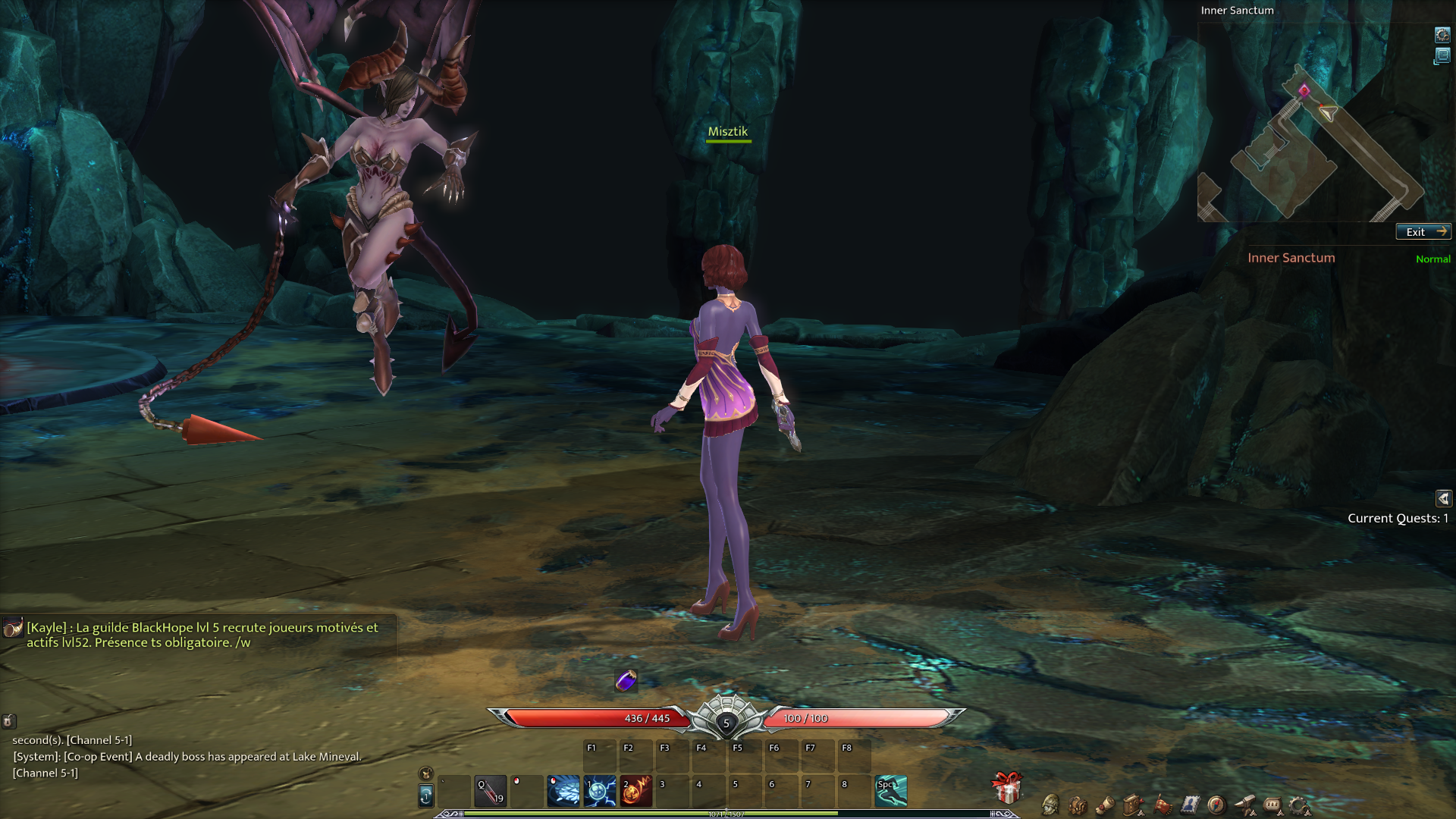1456x819 pixels.
Task: Open the compass map icon
Action: [x=1216, y=805]
